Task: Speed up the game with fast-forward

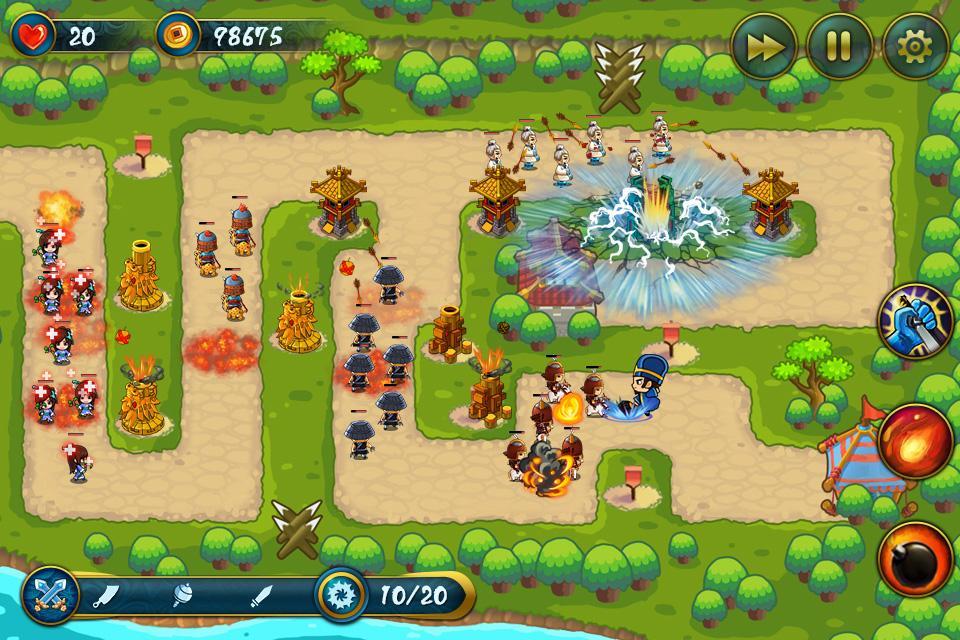Action: pyautogui.click(x=764, y=45)
